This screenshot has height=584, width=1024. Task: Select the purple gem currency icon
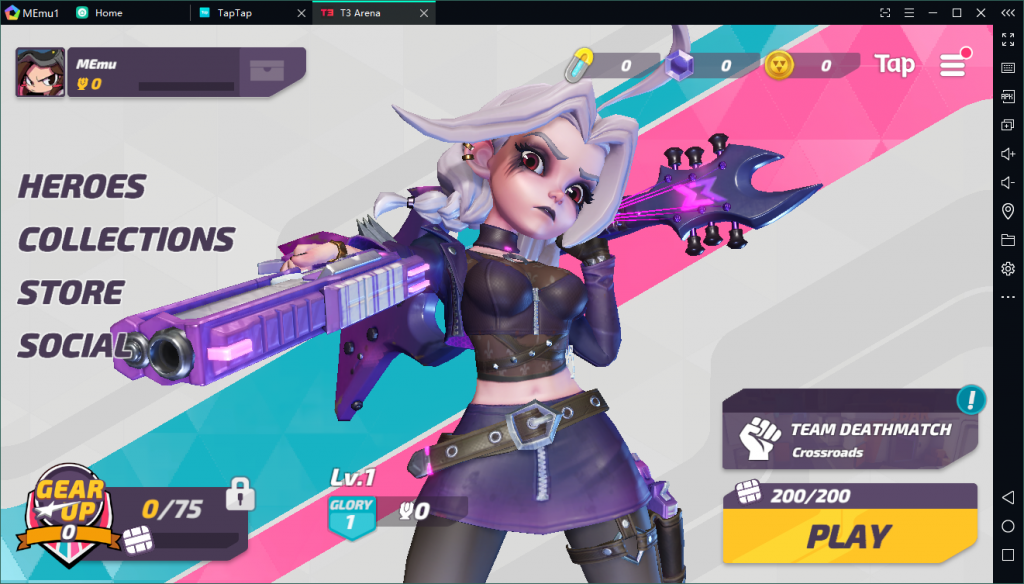pyautogui.click(x=681, y=67)
